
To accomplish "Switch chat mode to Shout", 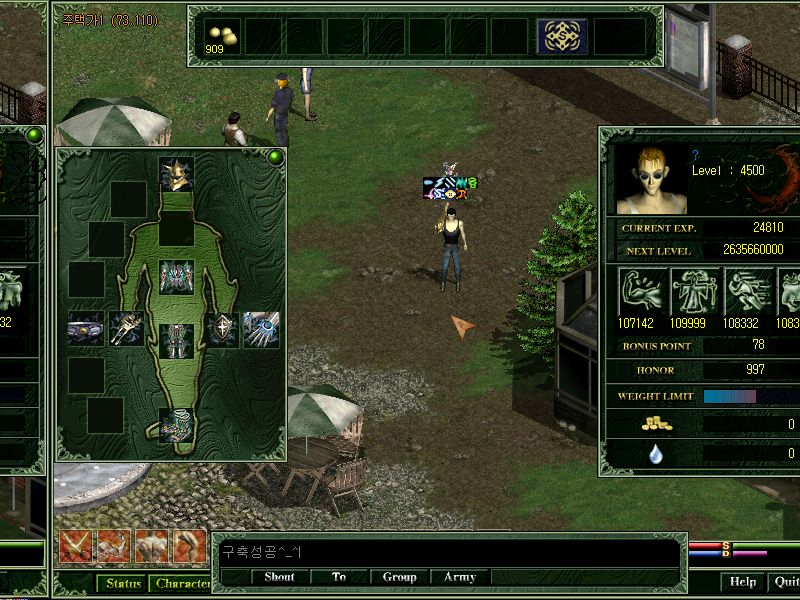I will coord(279,577).
